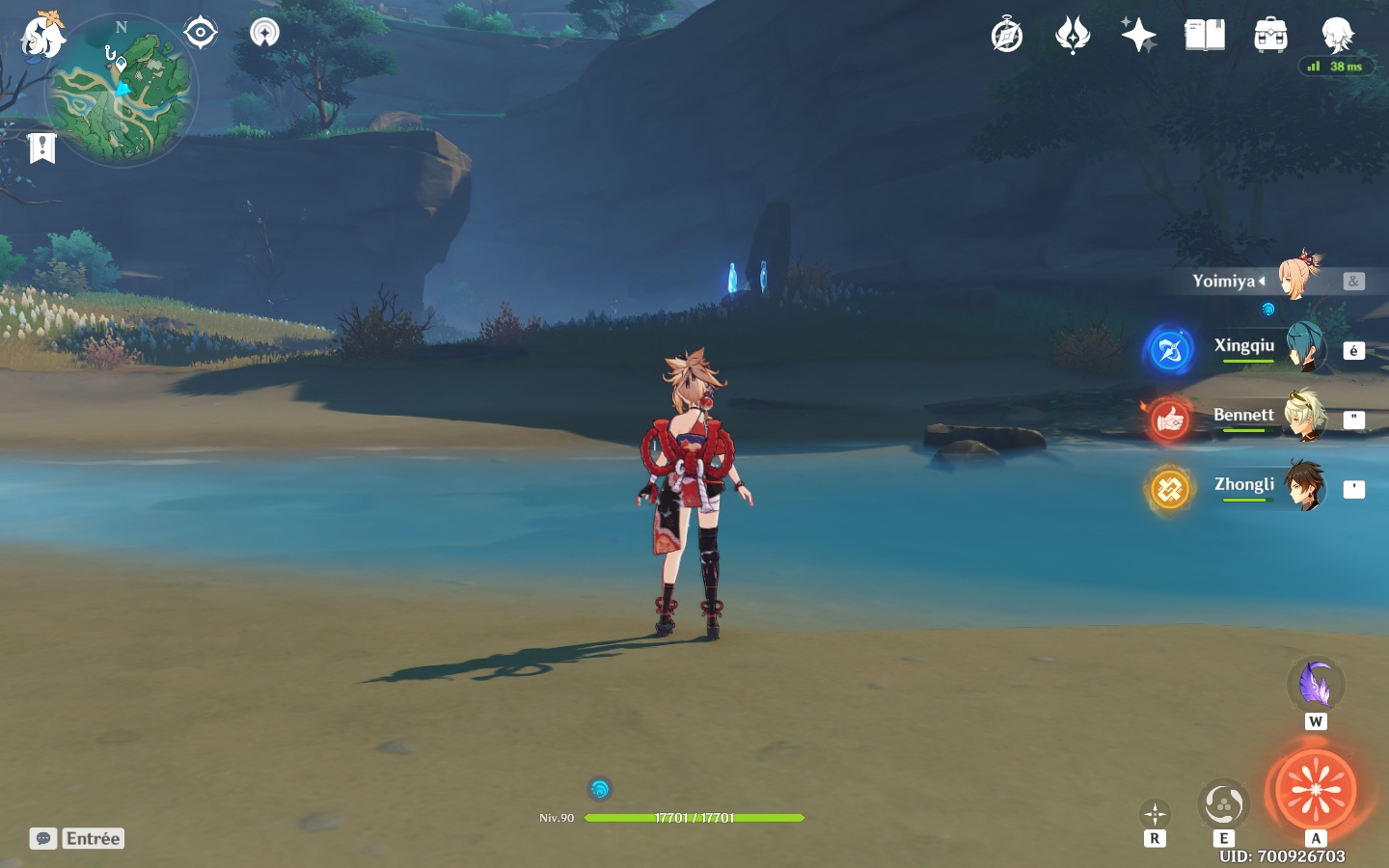The image size is (1389, 868).
Task: Open the battle pass icon
Action: pyautogui.click(x=1073, y=36)
